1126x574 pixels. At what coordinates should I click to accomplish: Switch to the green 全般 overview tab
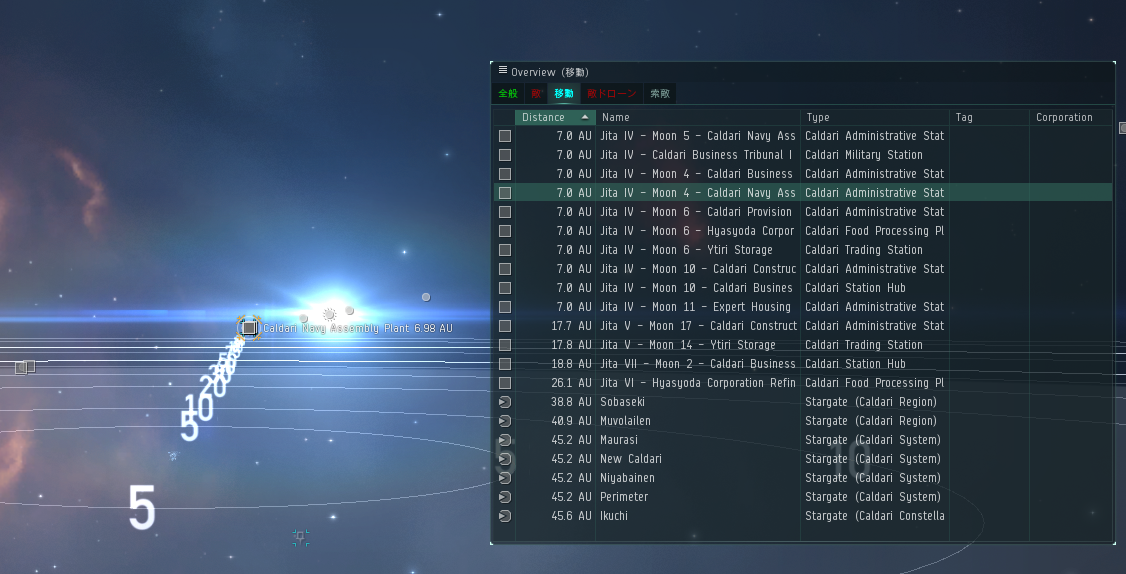pos(508,94)
